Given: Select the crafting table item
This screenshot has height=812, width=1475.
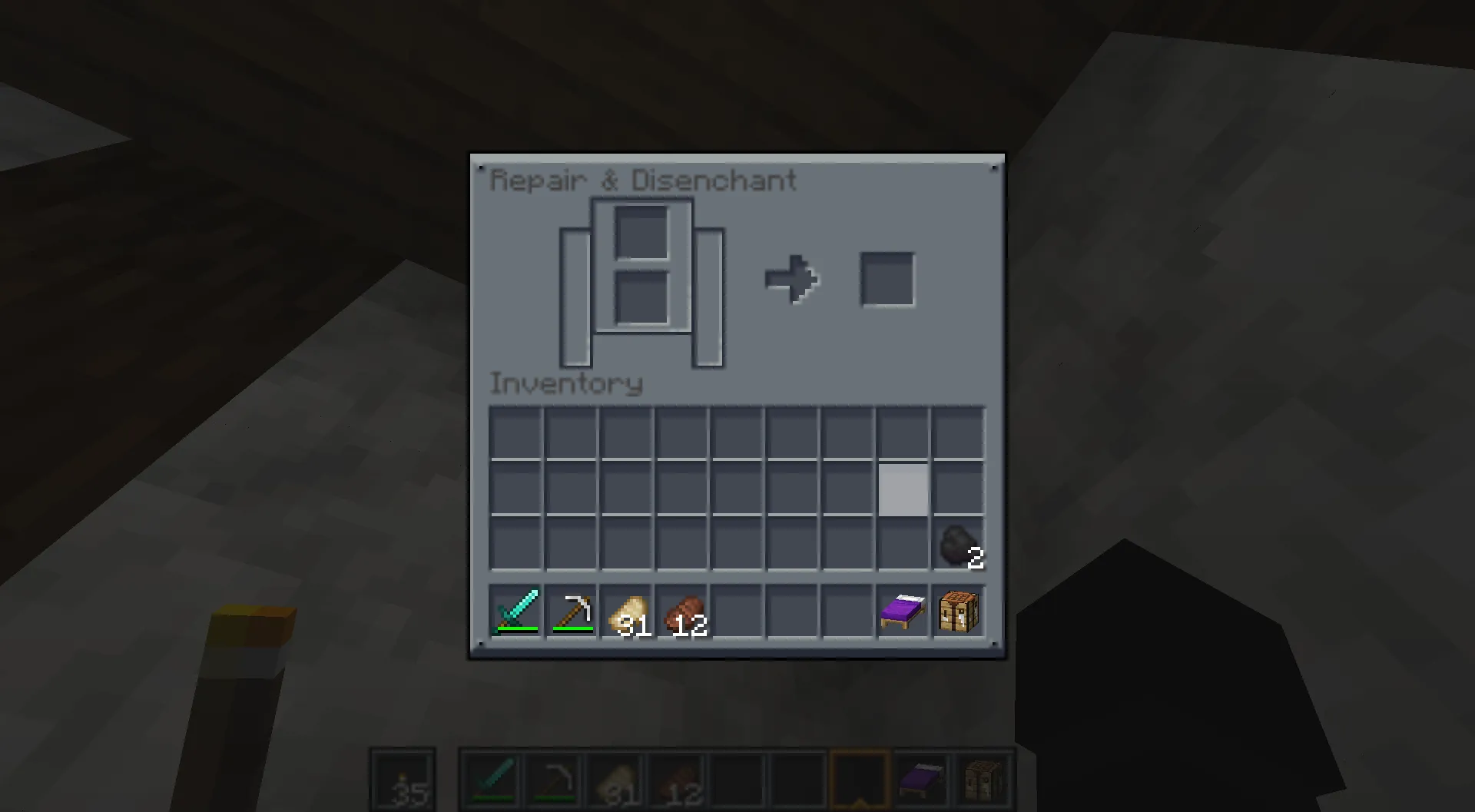Looking at the screenshot, I should (957, 611).
